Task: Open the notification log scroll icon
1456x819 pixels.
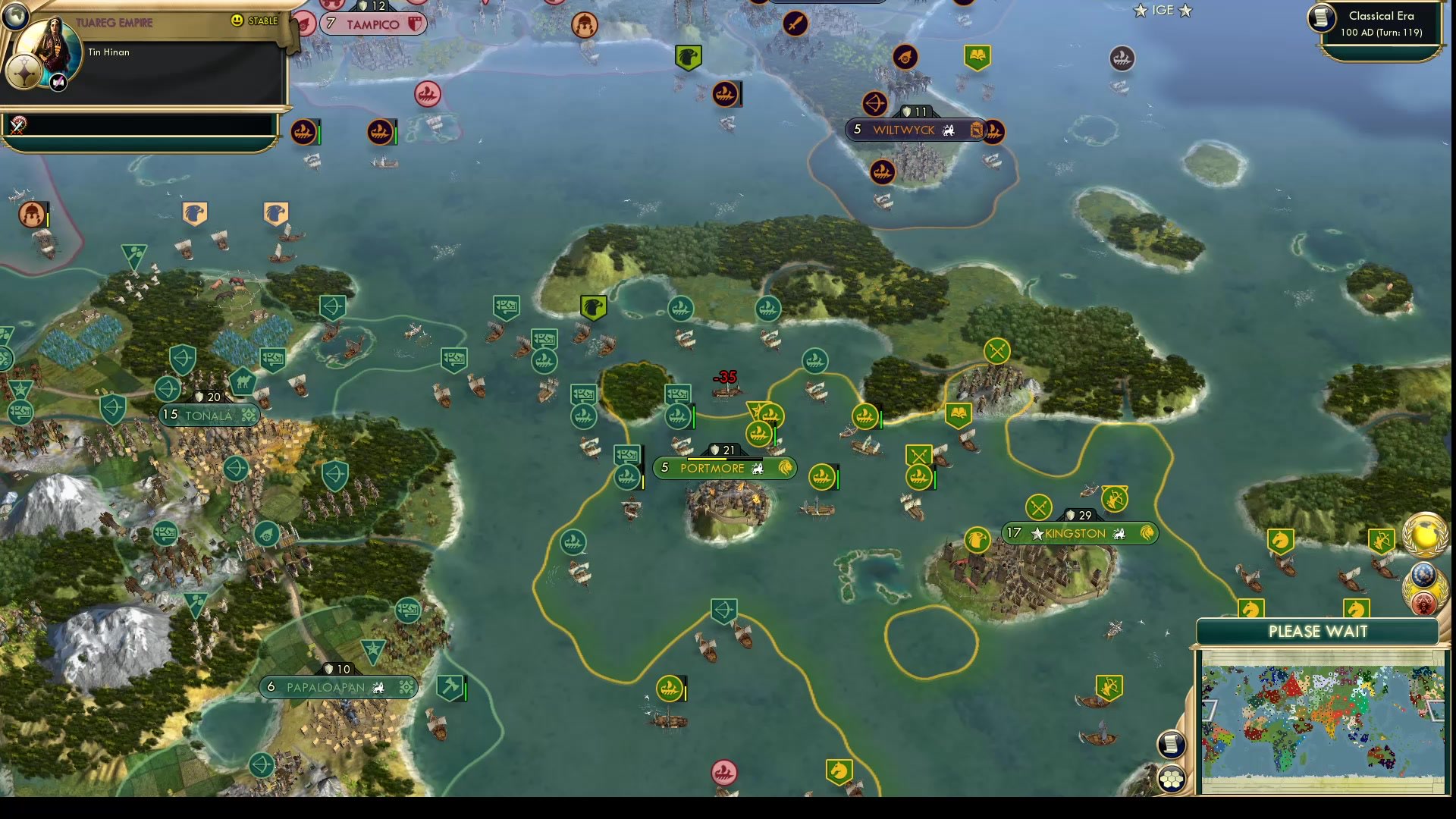Action: tap(1172, 744)
